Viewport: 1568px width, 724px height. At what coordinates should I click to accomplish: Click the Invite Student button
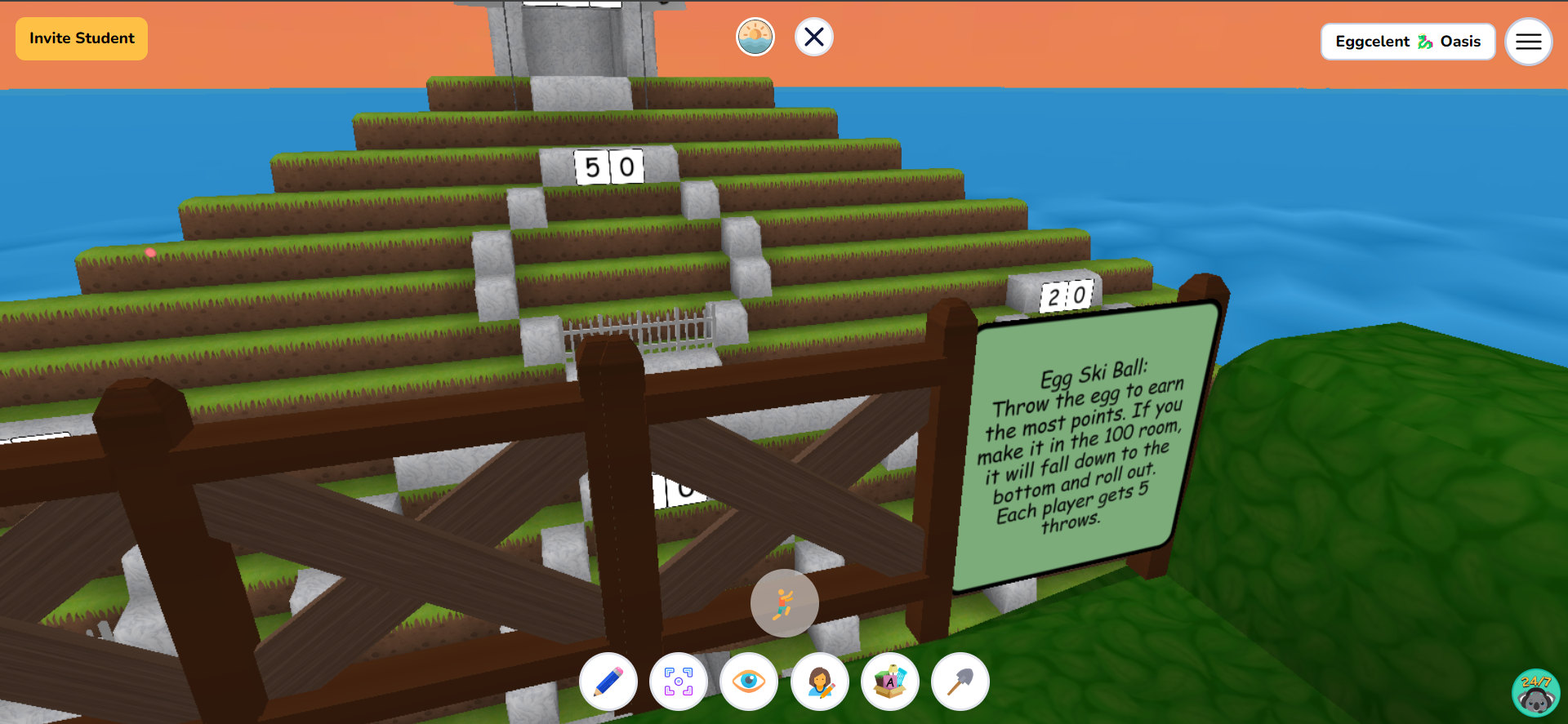coord(81,38)
